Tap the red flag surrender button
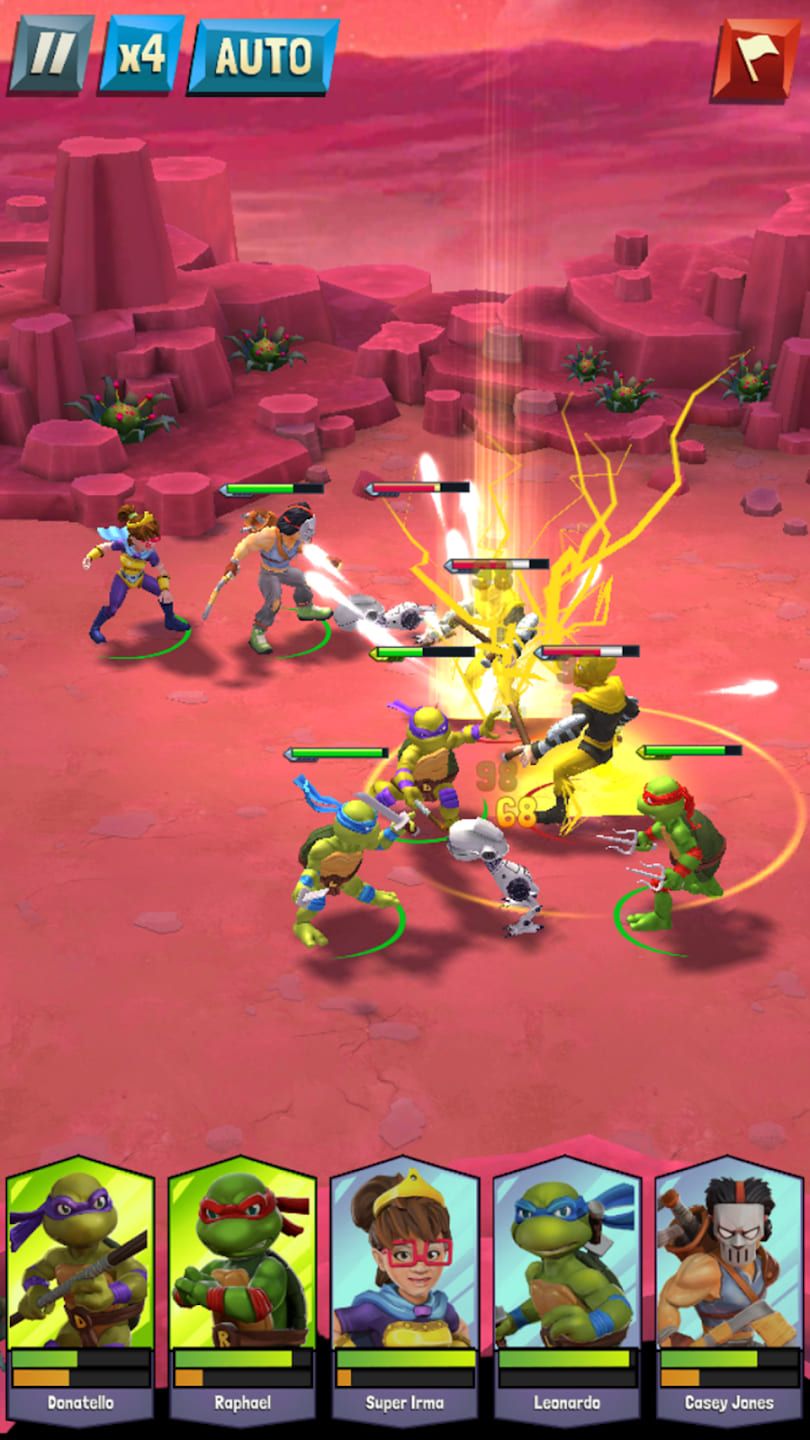The width and height of the screenshot is (810, 1440). tap(756, 60)
